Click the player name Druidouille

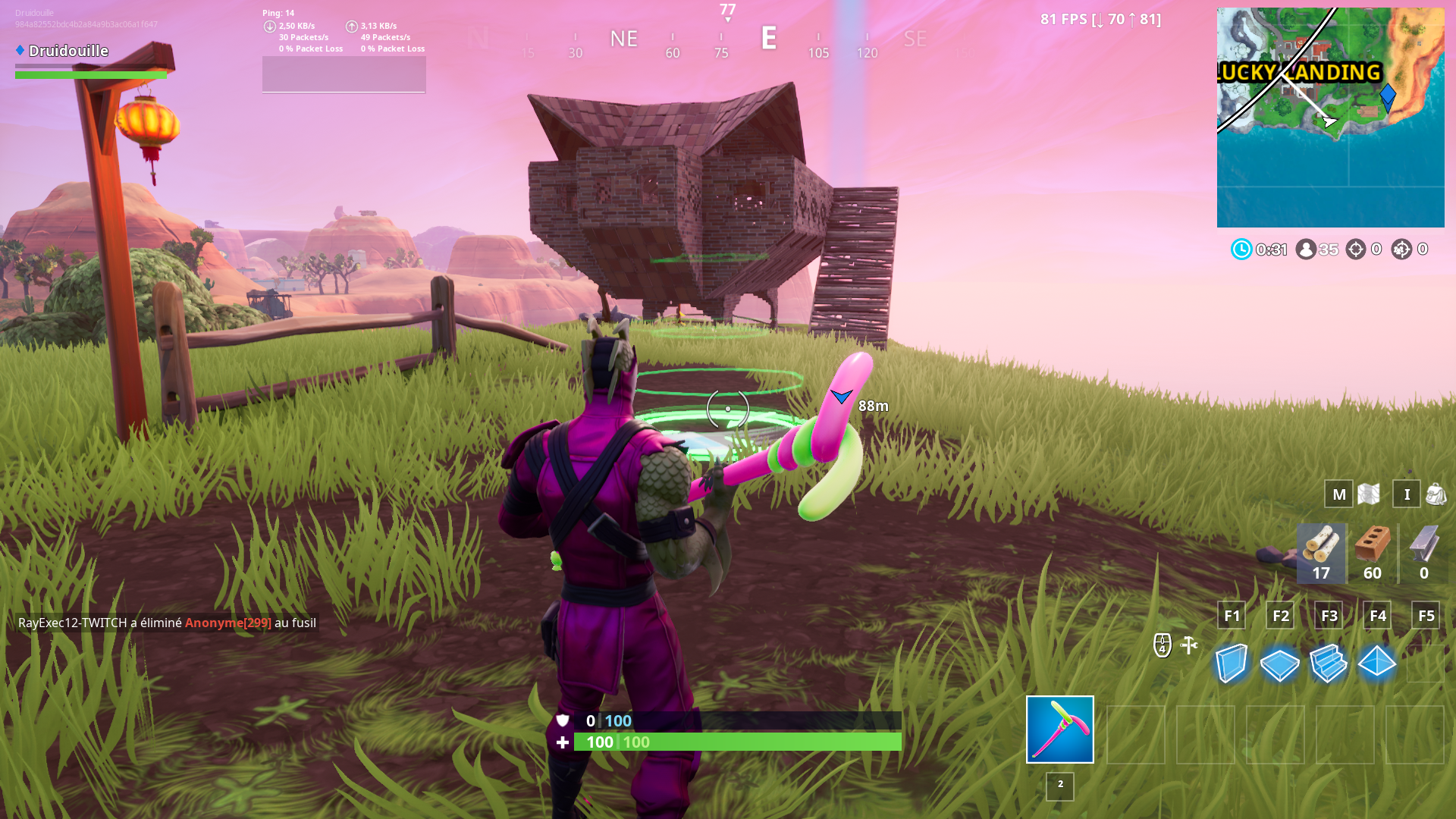(x=68, y=51)
